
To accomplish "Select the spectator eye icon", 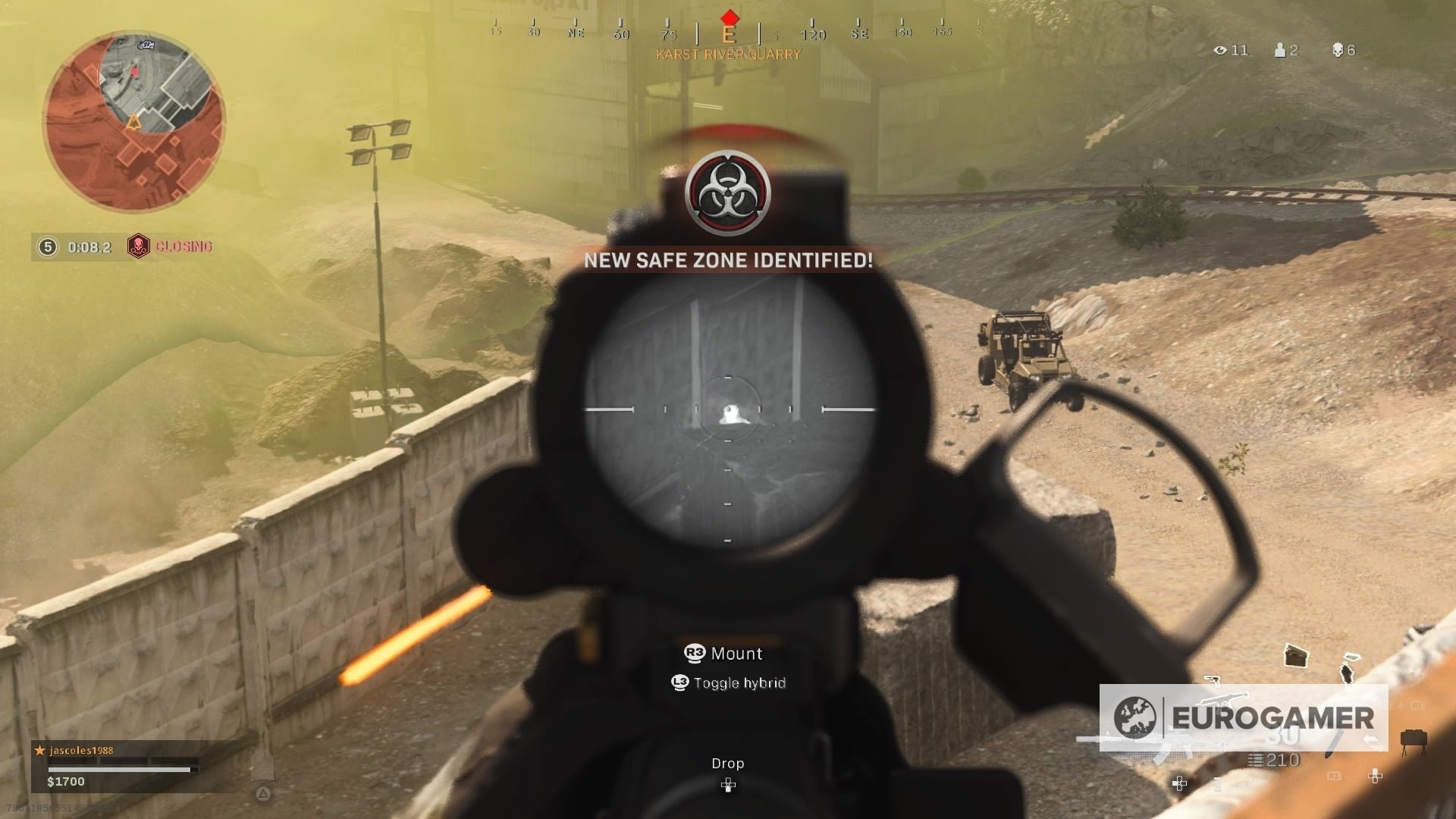I will pyautogui.click(x=1221, y=51).
